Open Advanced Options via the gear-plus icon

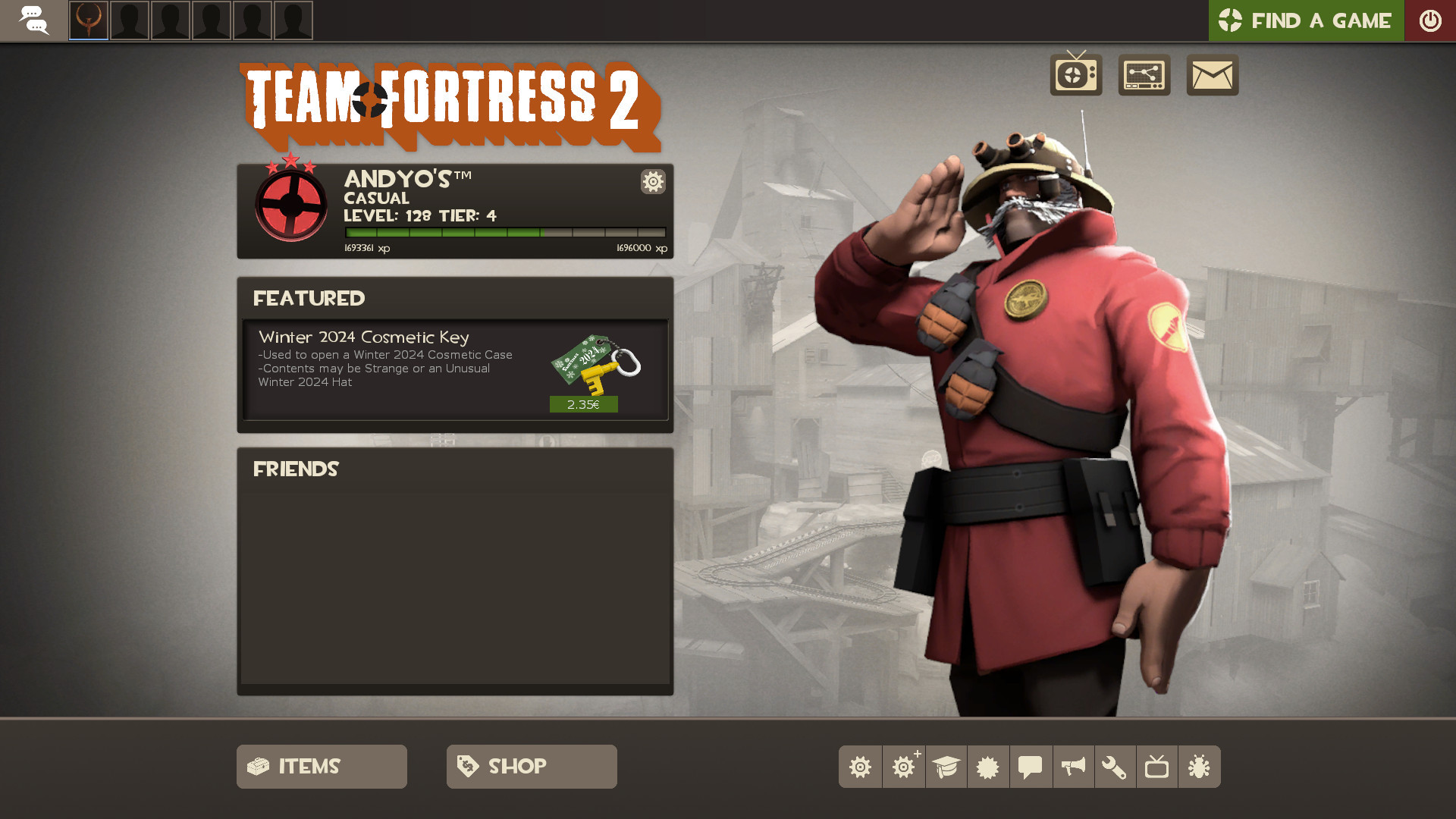tap(903, 767)
